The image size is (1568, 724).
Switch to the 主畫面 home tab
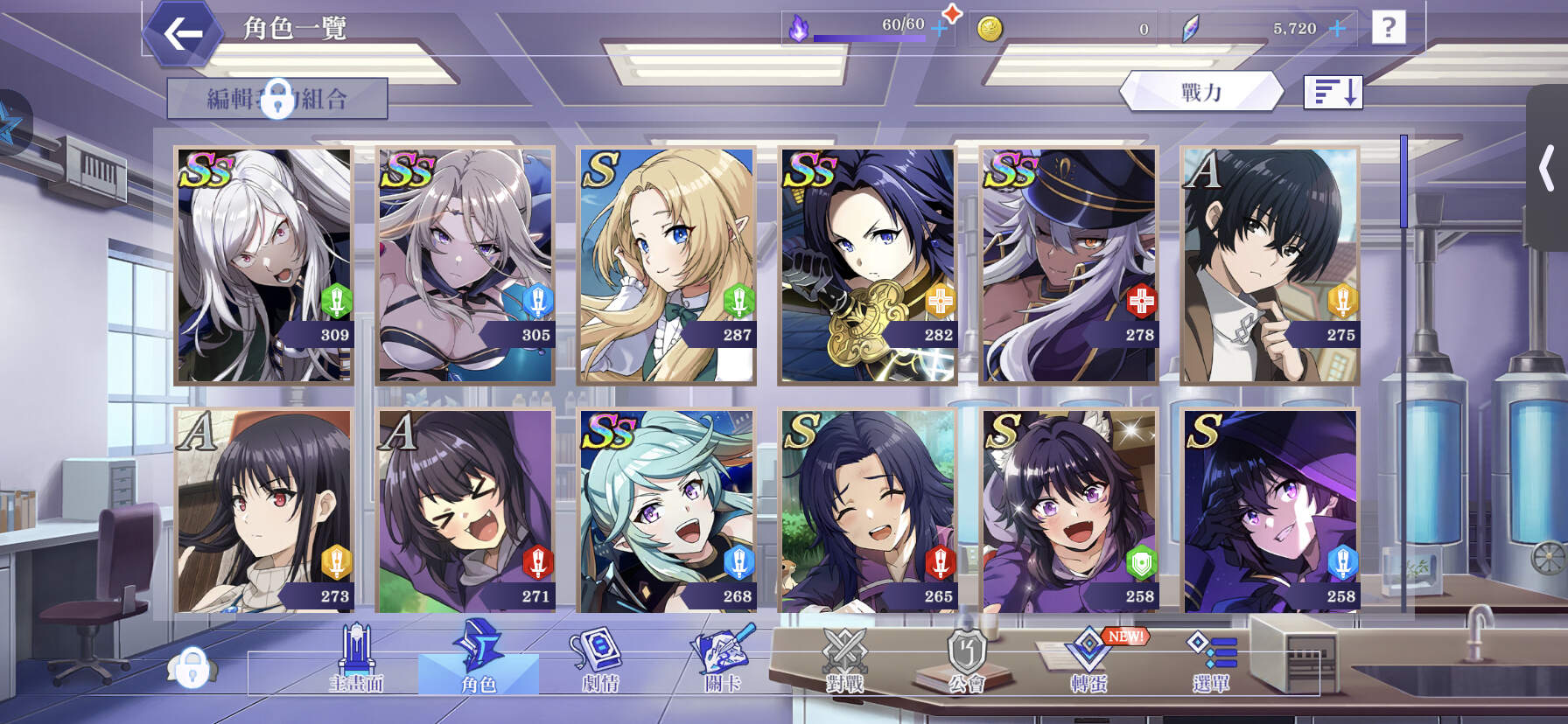tap(356, 660)
